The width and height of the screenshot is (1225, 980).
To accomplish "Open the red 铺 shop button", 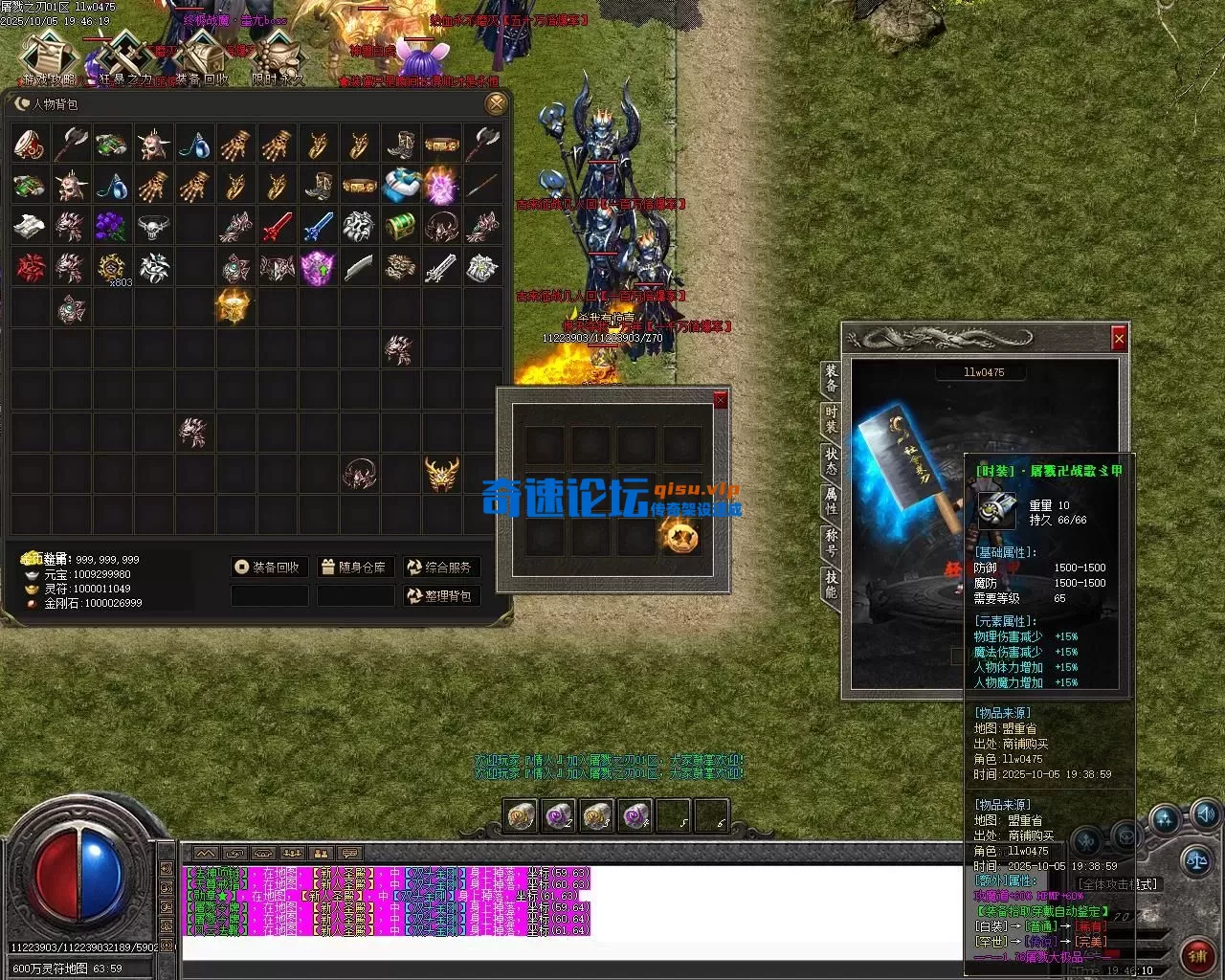I will pos(1197,954).
